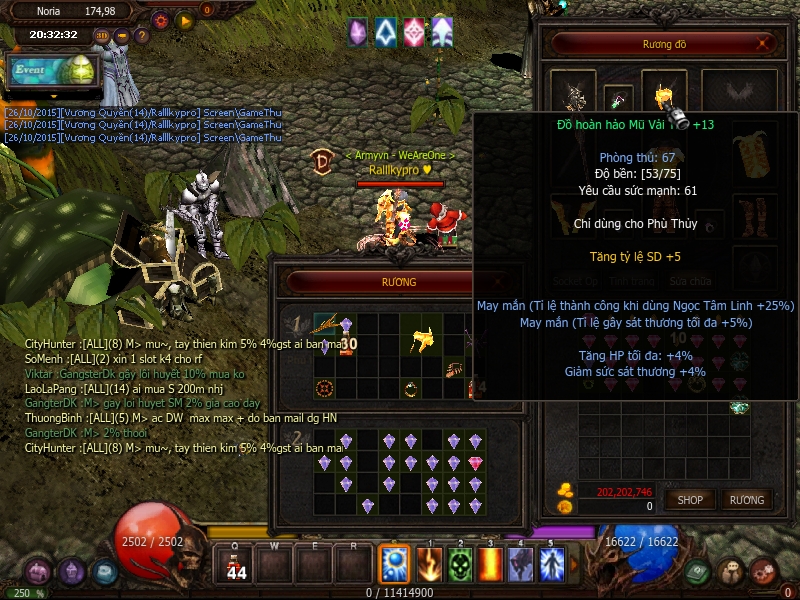Click the equipped helmet slot in Rương đồ
This screenshot has height=600, width=800.
click(x=664, y=97)
